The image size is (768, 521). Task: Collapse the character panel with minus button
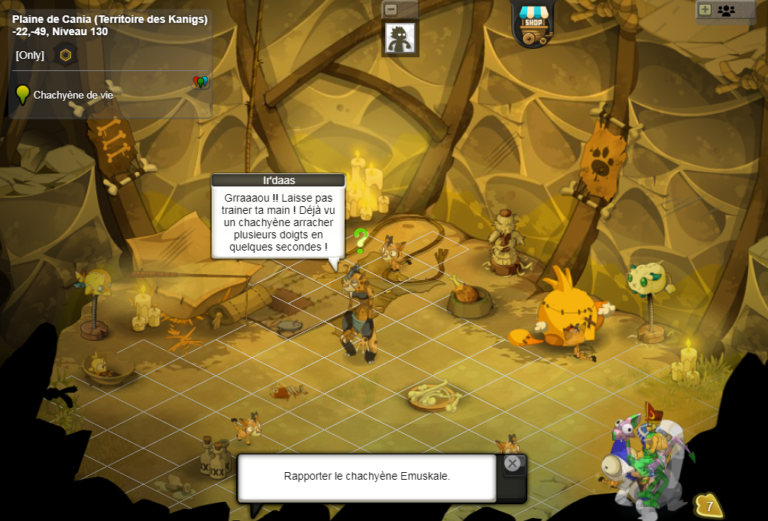391,9
